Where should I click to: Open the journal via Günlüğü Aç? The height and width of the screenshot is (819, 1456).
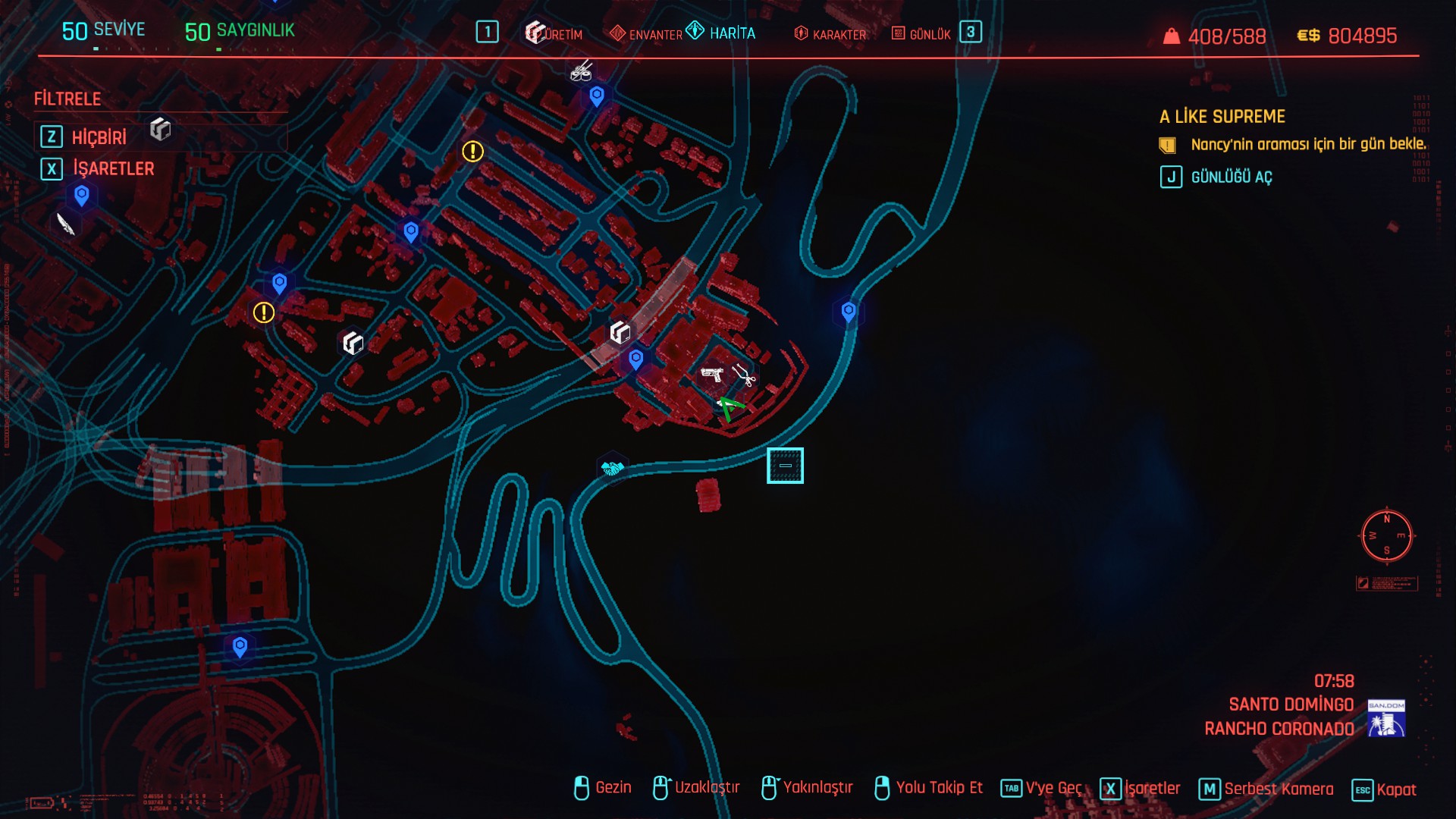coord(1231,177)
